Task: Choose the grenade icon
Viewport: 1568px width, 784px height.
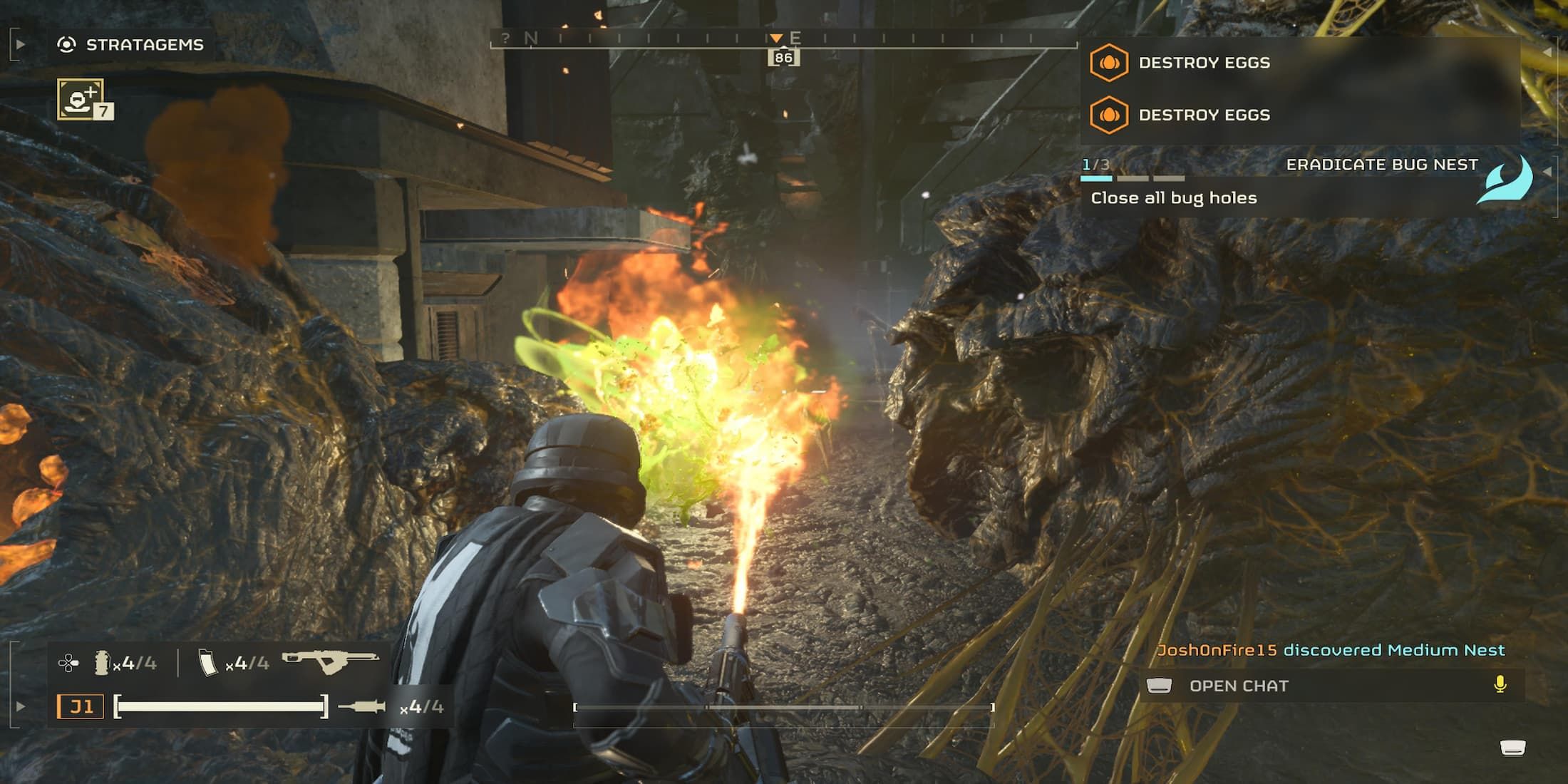Action: [102, 663]
